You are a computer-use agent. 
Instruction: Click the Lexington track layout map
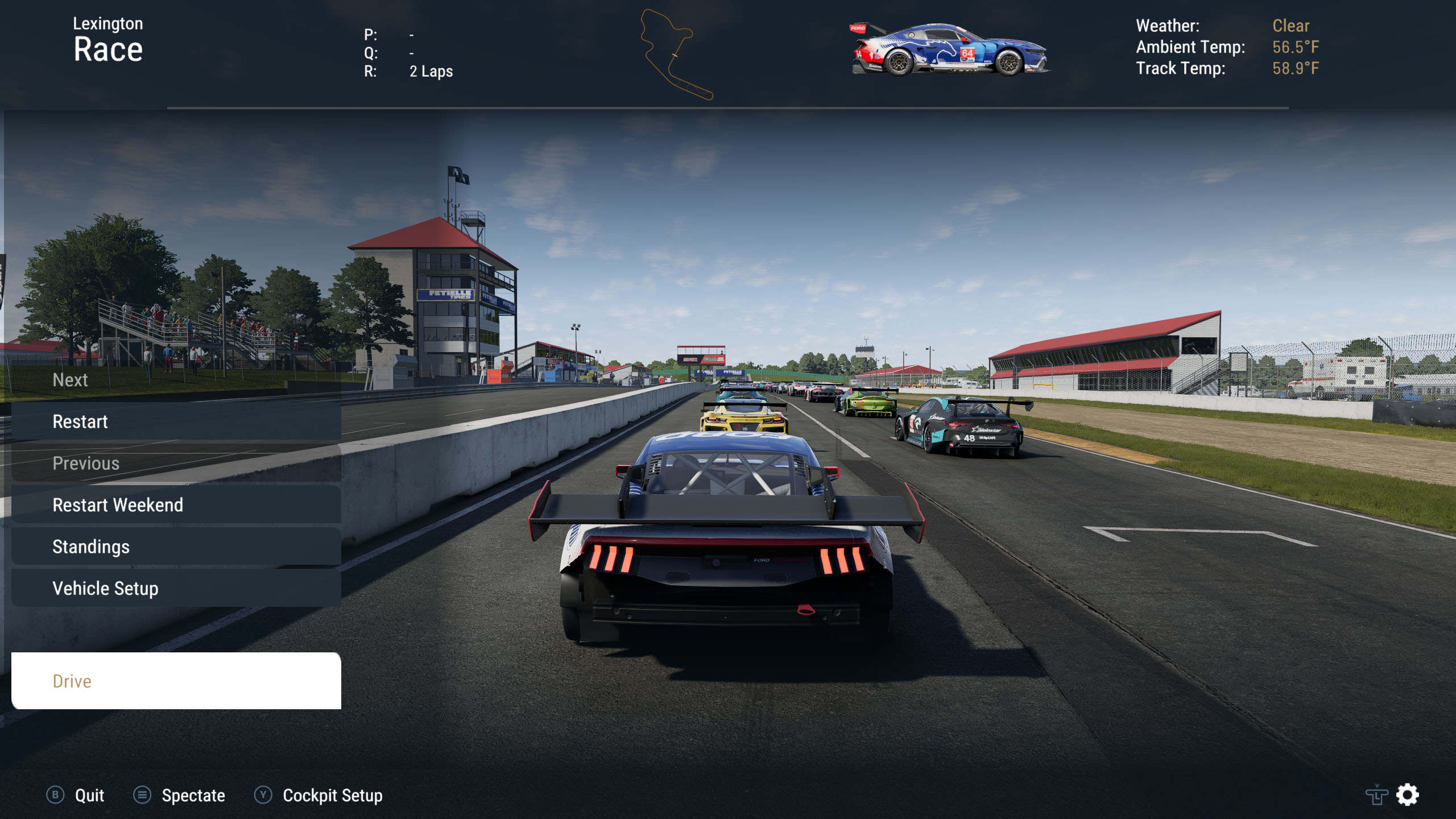click(x=675, y=55)
